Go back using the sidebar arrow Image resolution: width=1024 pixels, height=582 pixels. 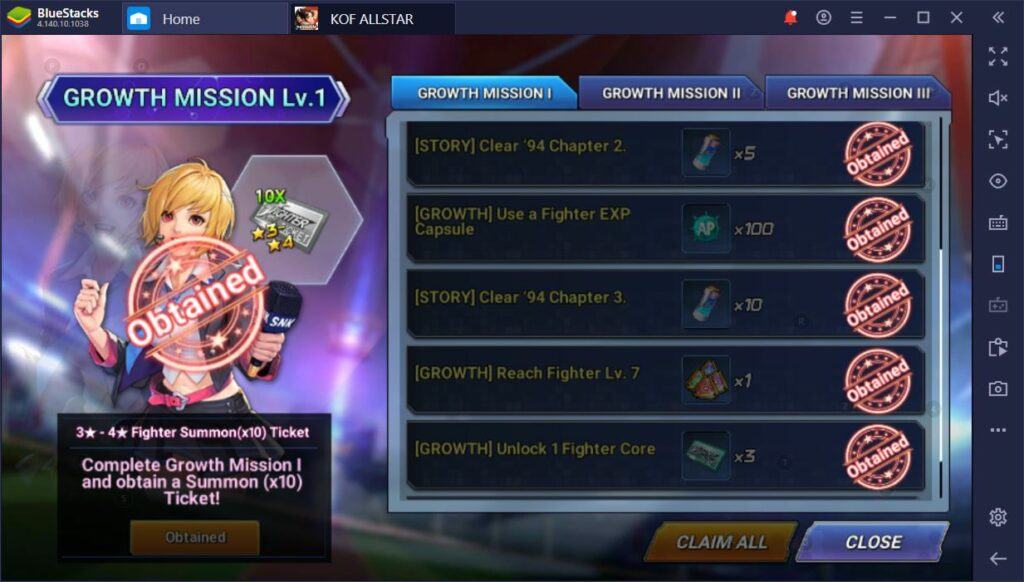pyautogui.click(x=997, y=558)
